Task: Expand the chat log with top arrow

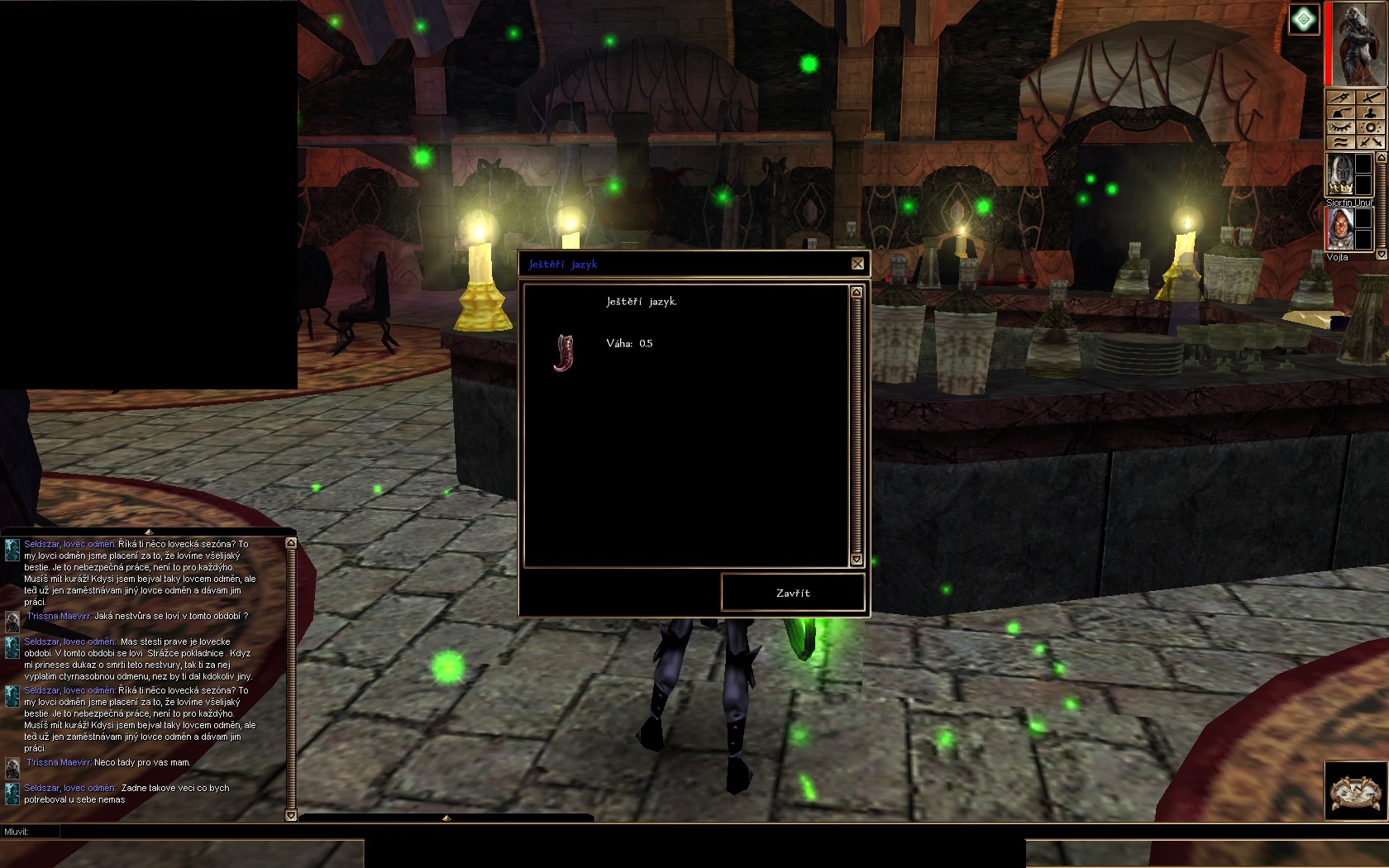Action: 149,532
